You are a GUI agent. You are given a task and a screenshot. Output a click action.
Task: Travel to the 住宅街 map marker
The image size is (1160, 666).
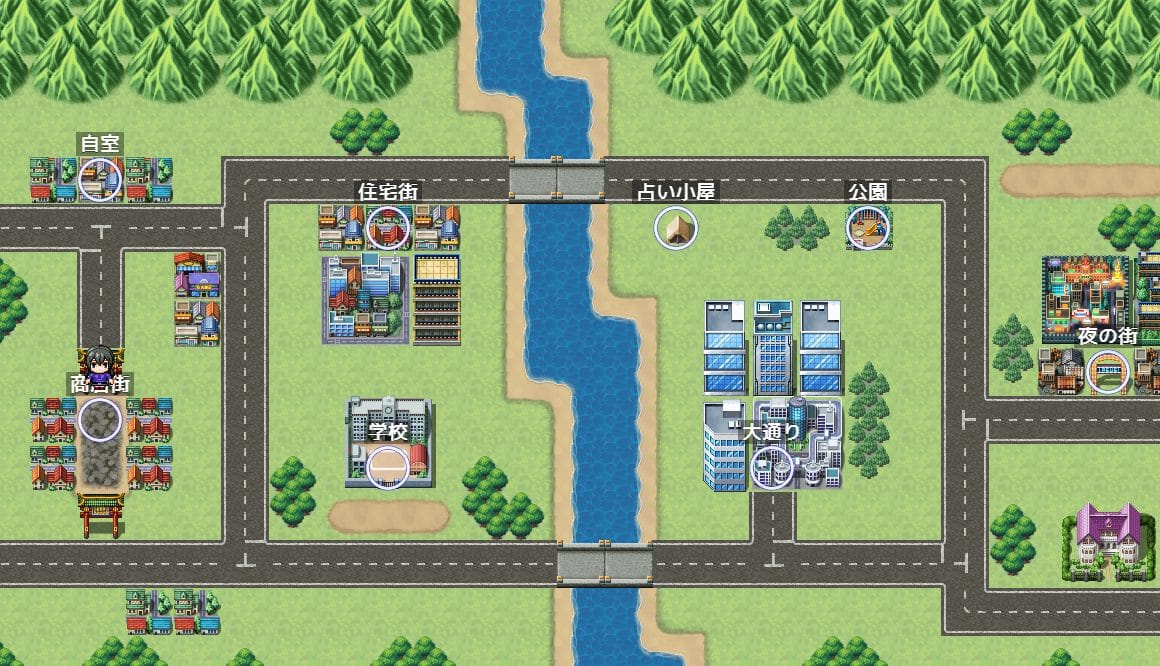pyautogui.click(x=388, y=228)
